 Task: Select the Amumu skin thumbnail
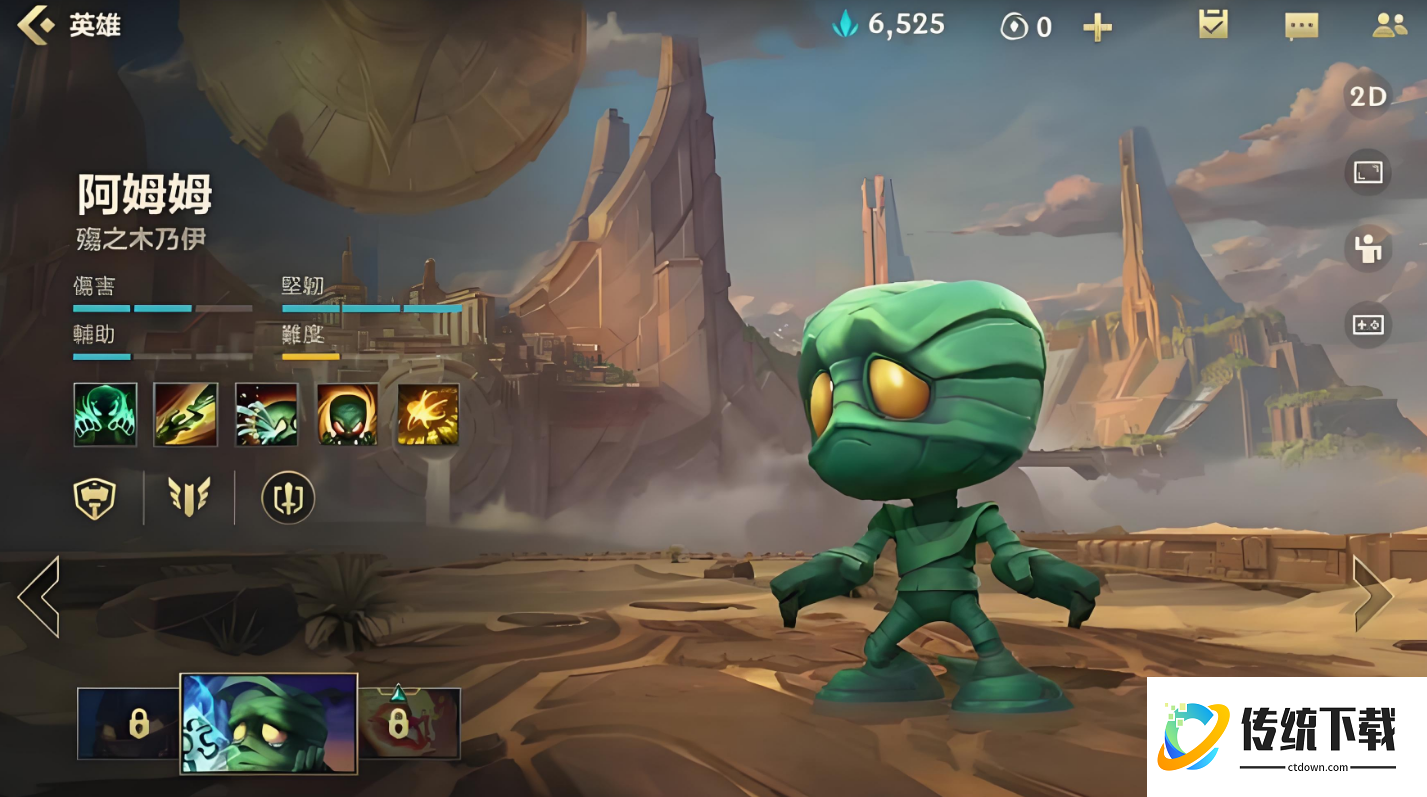click(268, 723)
